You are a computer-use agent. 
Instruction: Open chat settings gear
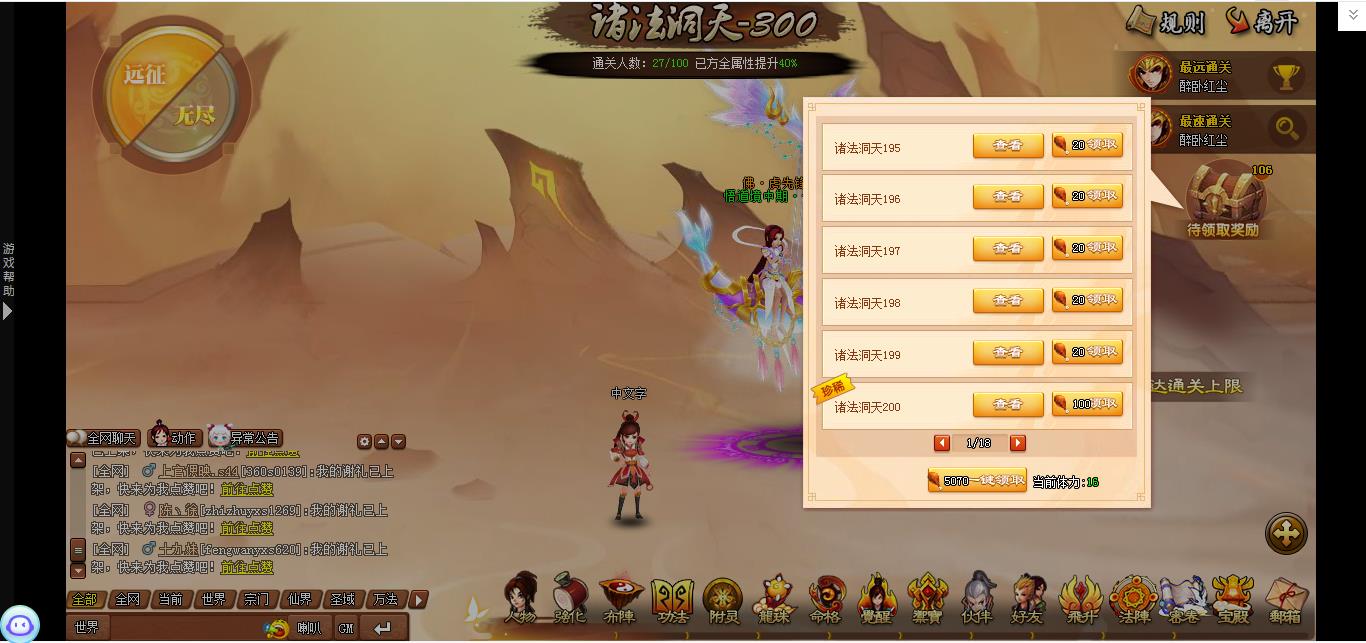pos(364,442)
